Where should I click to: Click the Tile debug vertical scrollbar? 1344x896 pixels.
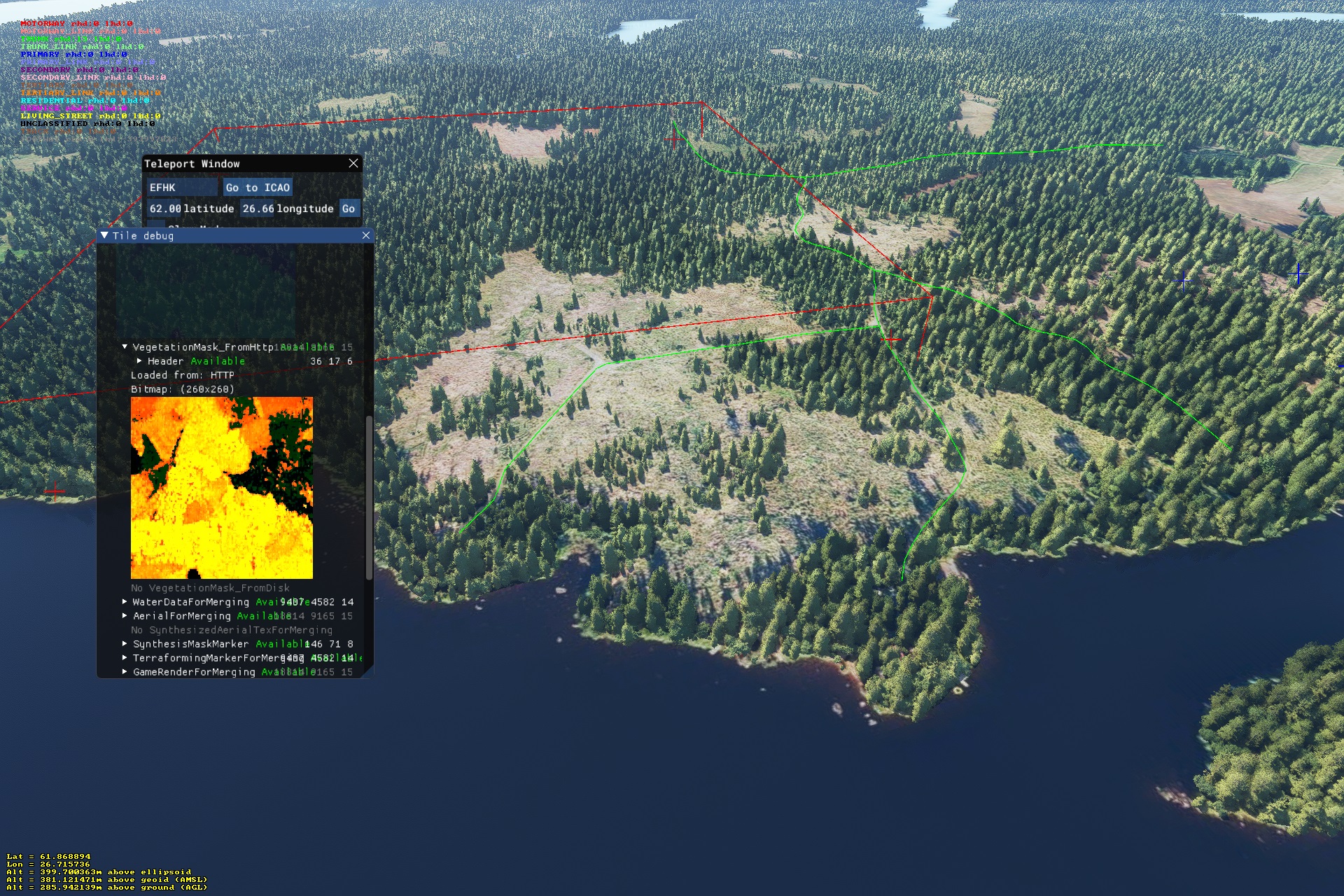[369, 497]
